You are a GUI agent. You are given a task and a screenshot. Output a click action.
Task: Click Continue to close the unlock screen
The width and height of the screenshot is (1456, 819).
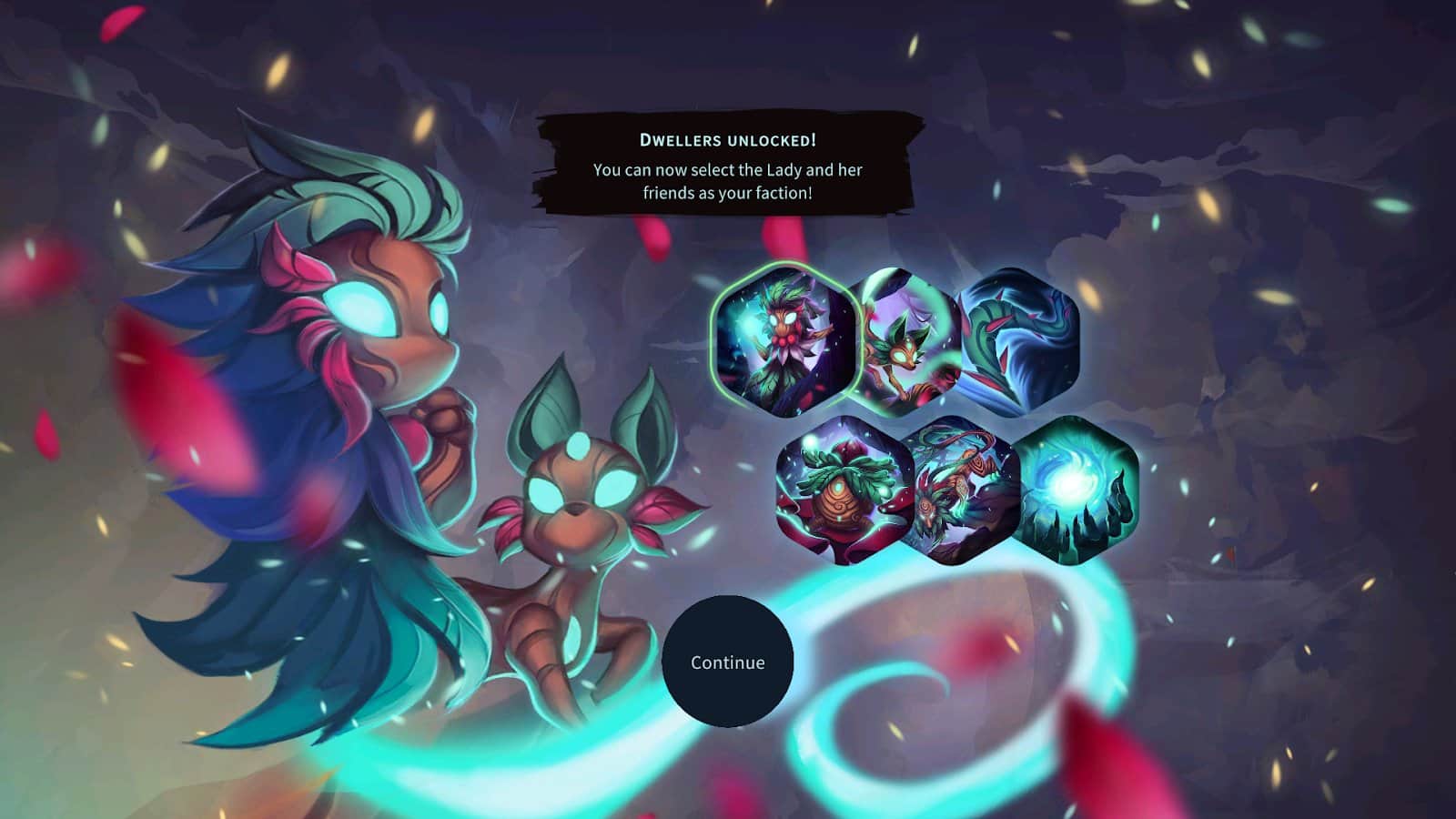[x=728, y=662]
